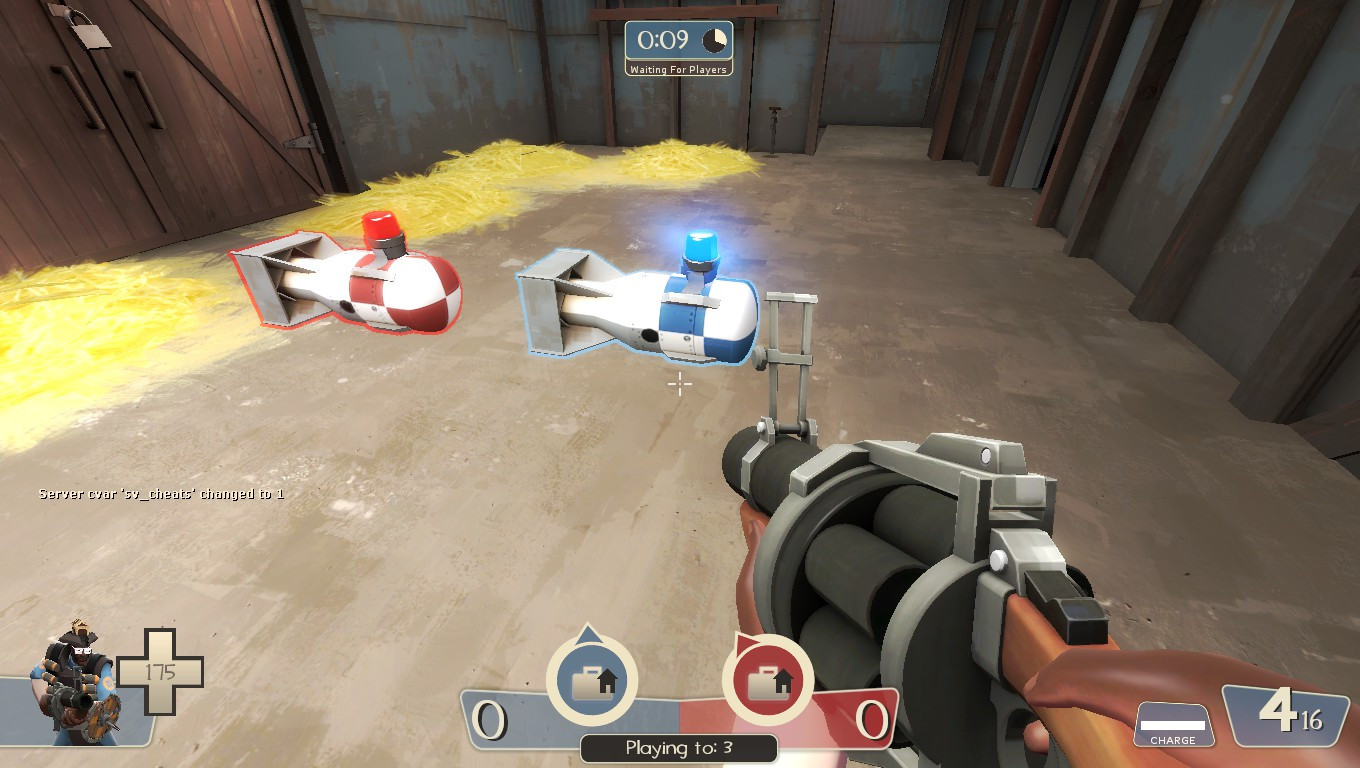Click the Waiting For Players label

click(x=679, y=70)
